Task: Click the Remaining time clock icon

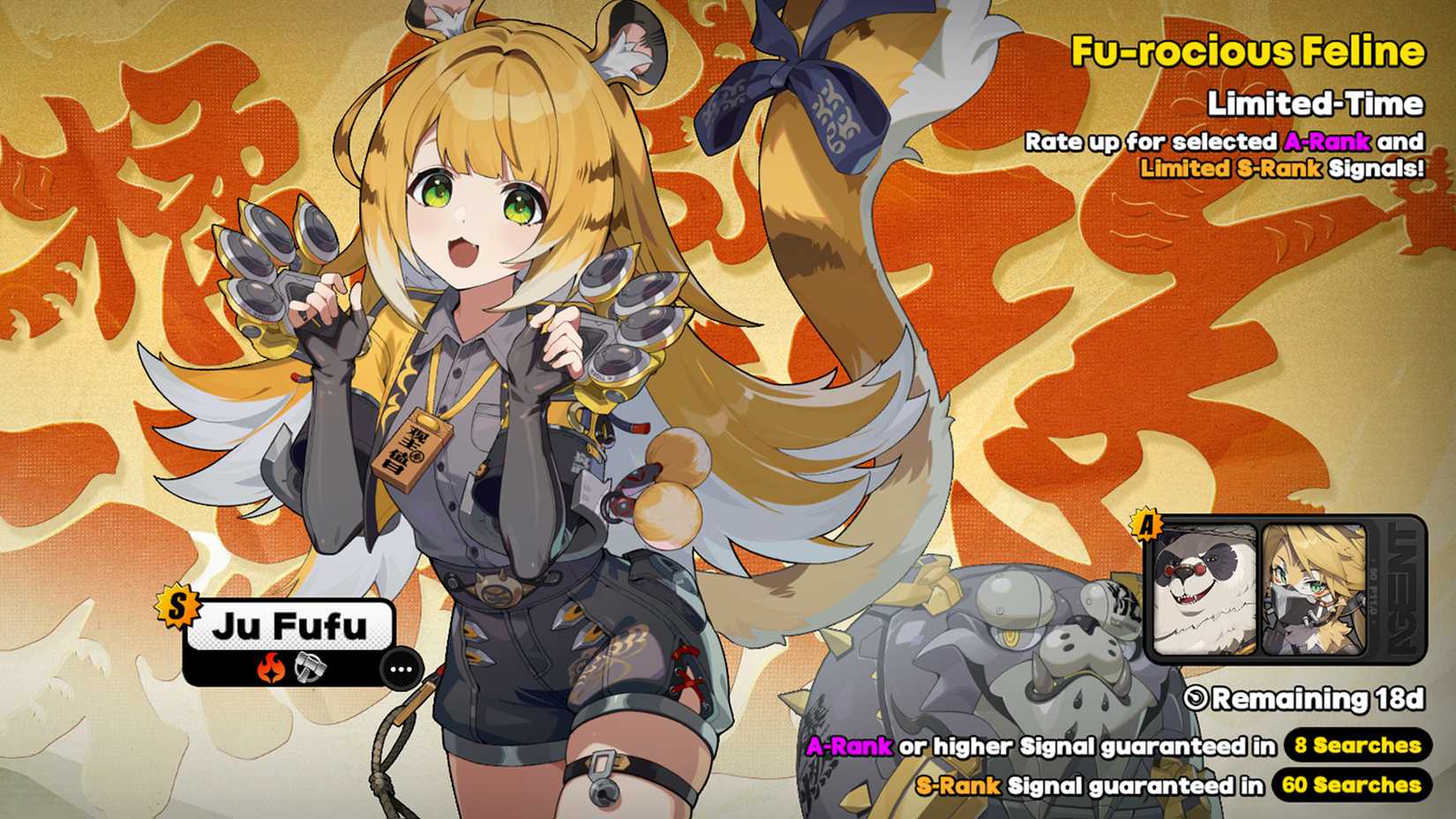Action: [1196, 697]
